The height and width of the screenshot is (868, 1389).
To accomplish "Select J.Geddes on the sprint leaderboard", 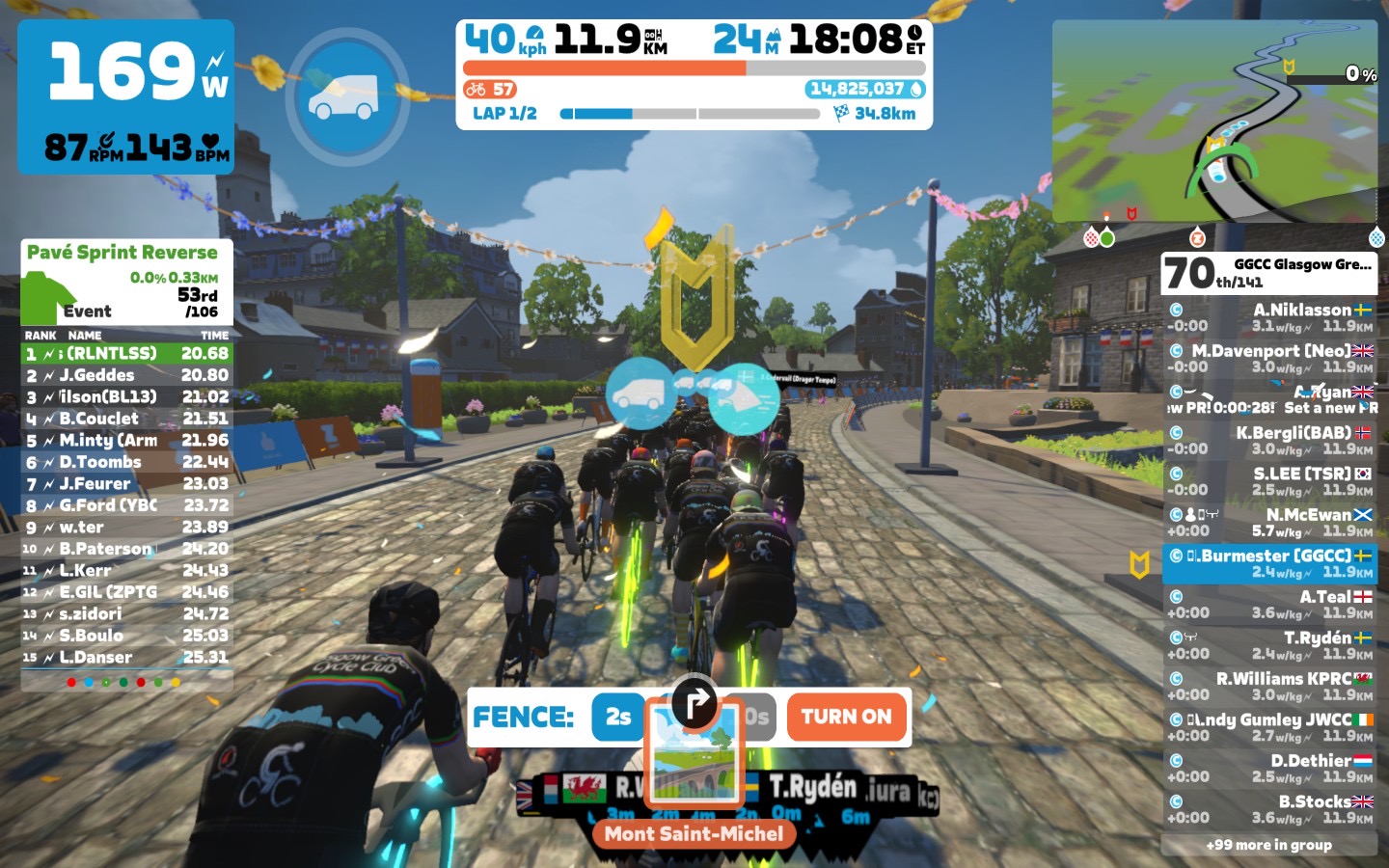I will tap(126, 375).
